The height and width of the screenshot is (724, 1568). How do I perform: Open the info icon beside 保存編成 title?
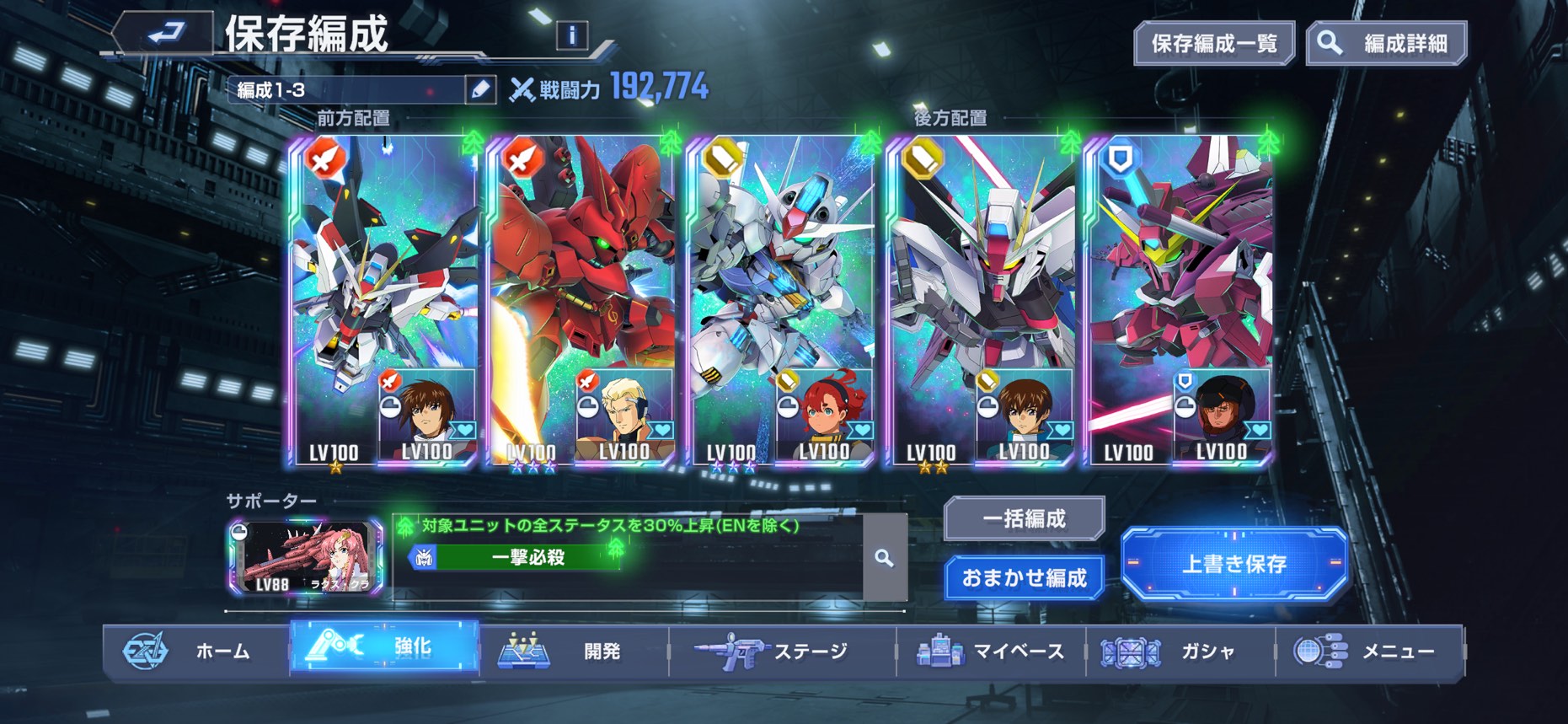click(x=572, y=35)
